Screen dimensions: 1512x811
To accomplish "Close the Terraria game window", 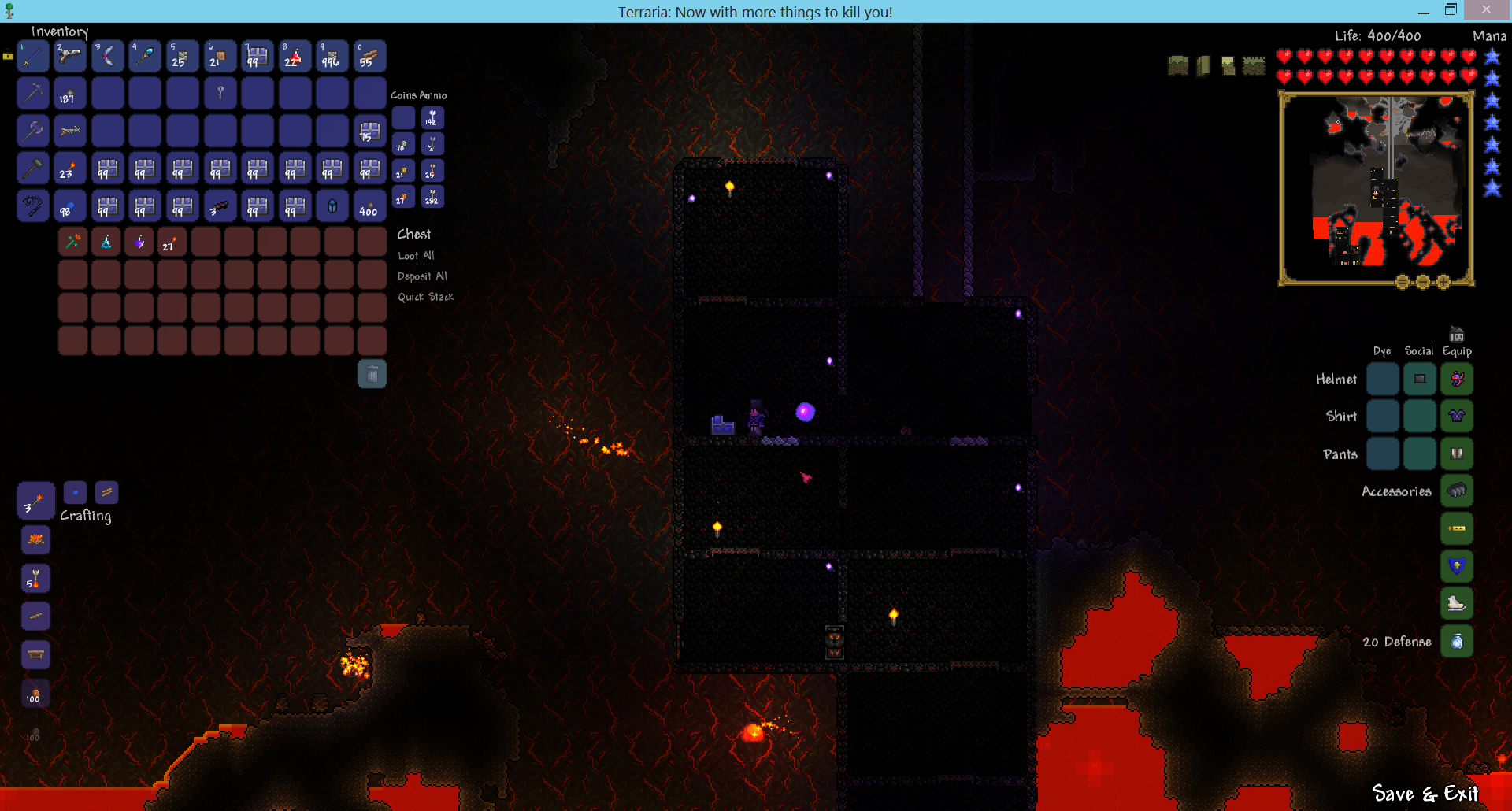I will 1485,9.
